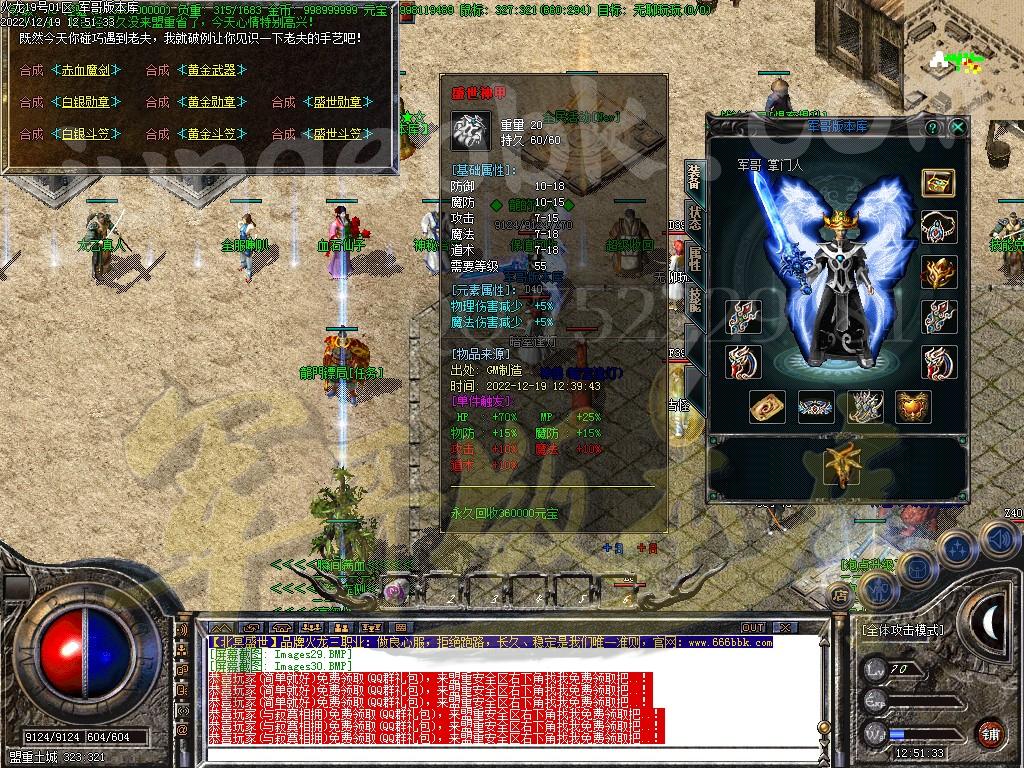Select the treasure chest equipment slot
1024x768 pixels.
coord(938,183)
